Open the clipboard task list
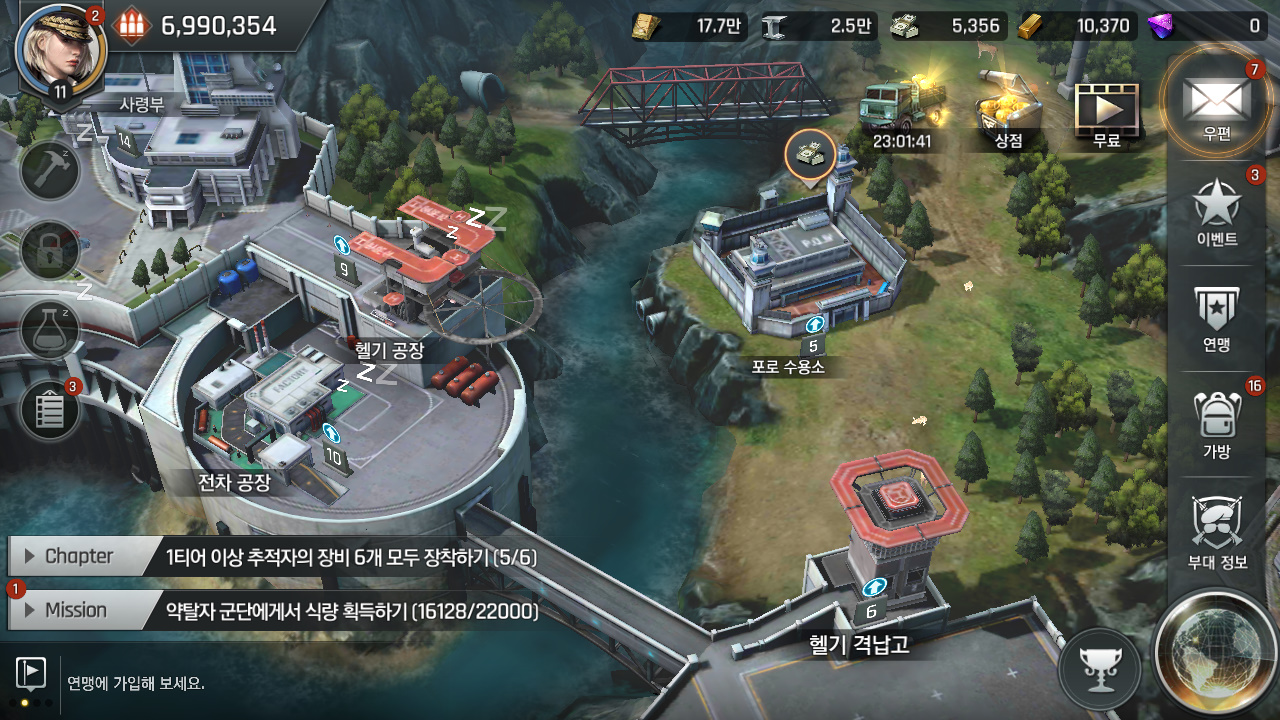Image resolution: width=1280 pixels, height=720 pixels. click(50, 411)
